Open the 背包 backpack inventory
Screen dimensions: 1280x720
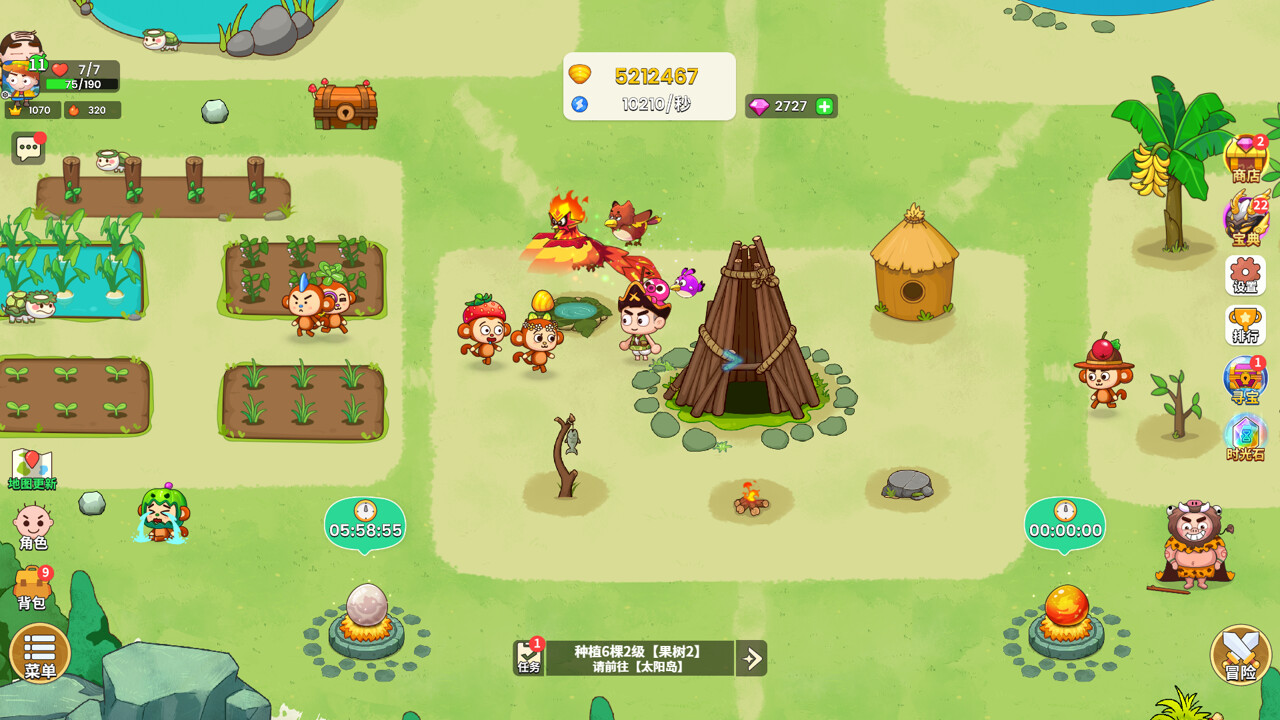[32, 588]
